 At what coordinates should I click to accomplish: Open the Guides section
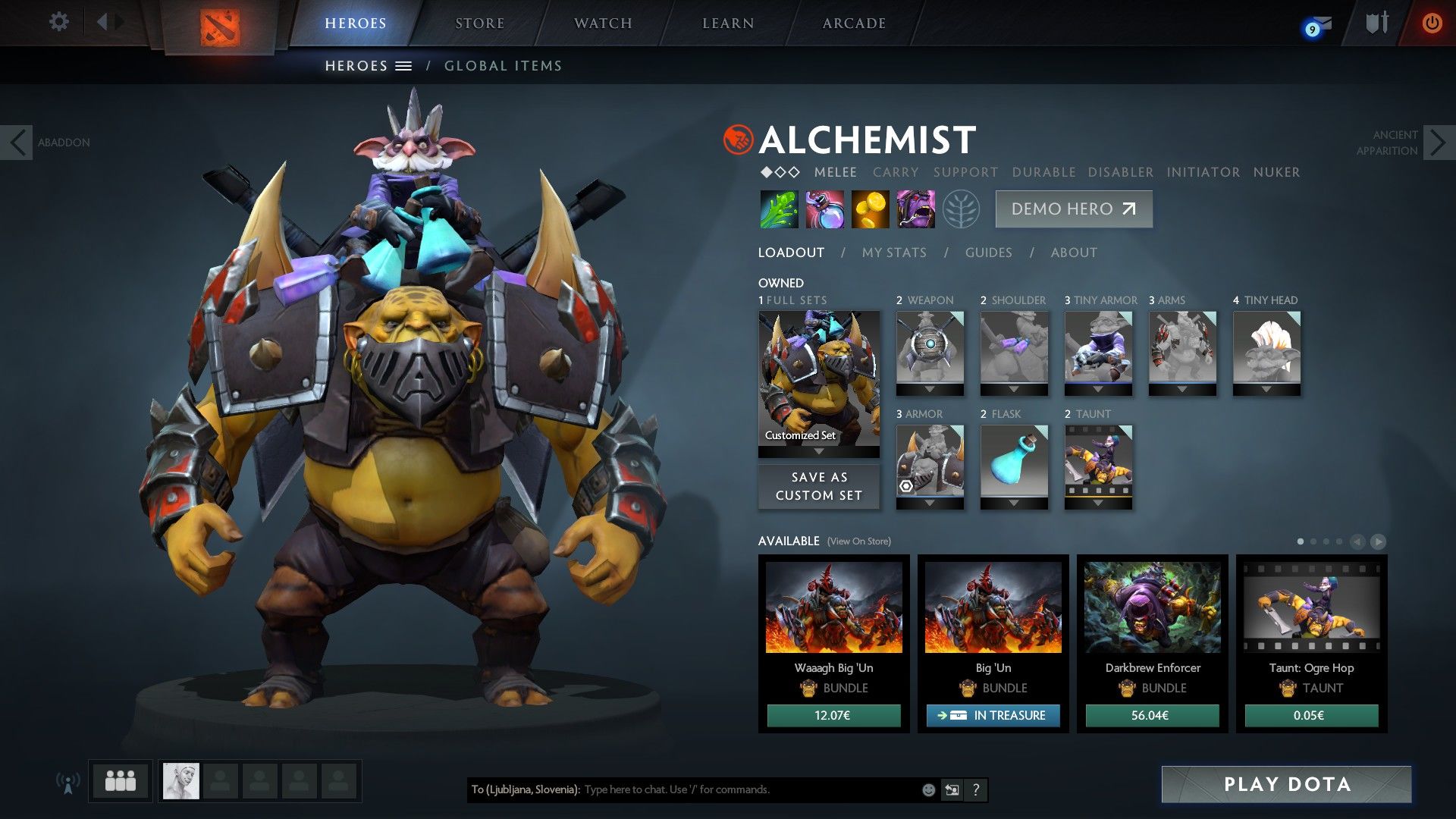click(988, 253)
